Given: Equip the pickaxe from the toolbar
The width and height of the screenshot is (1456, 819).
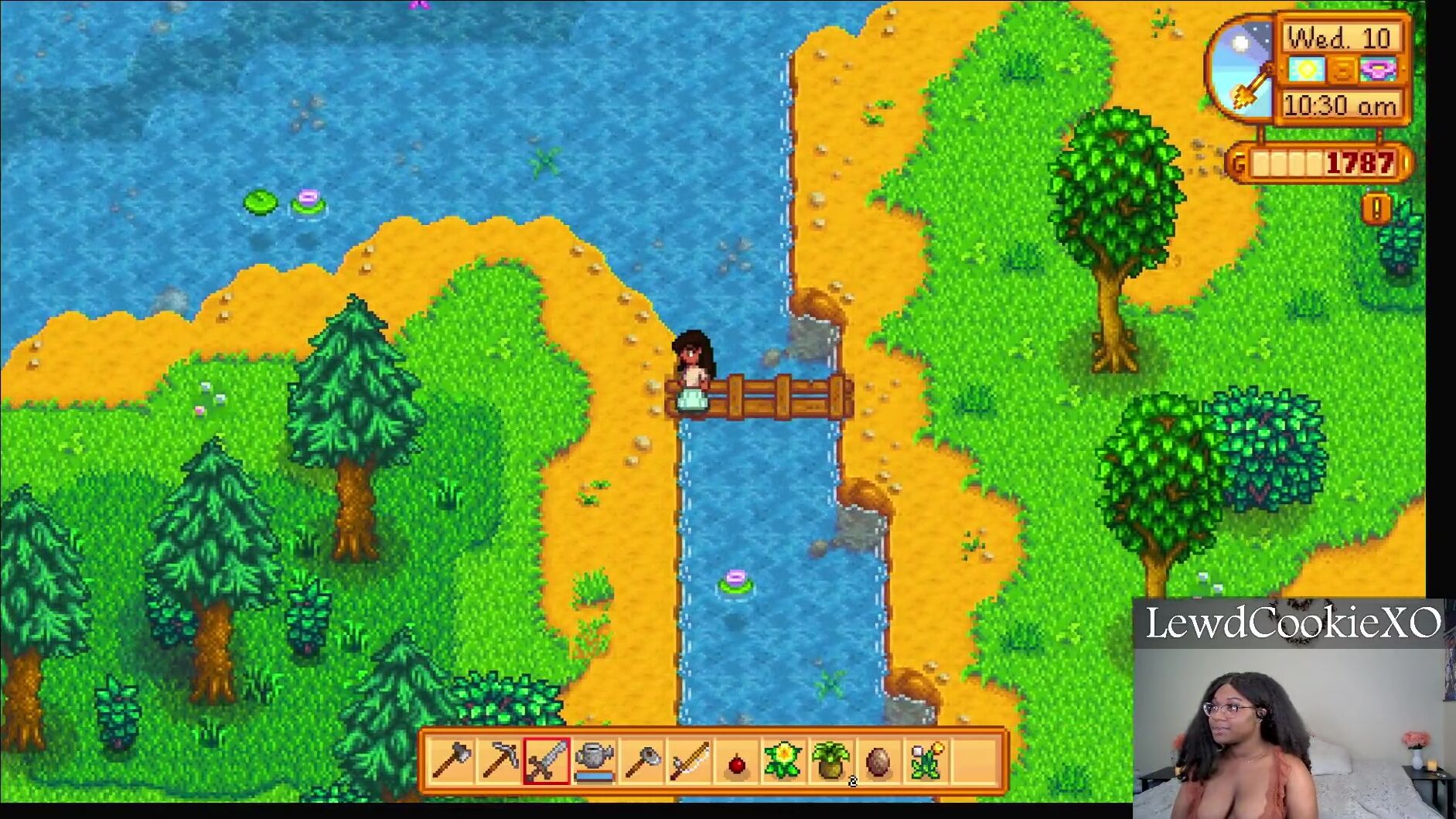Looking at the screenshot, I should (500, 760).
